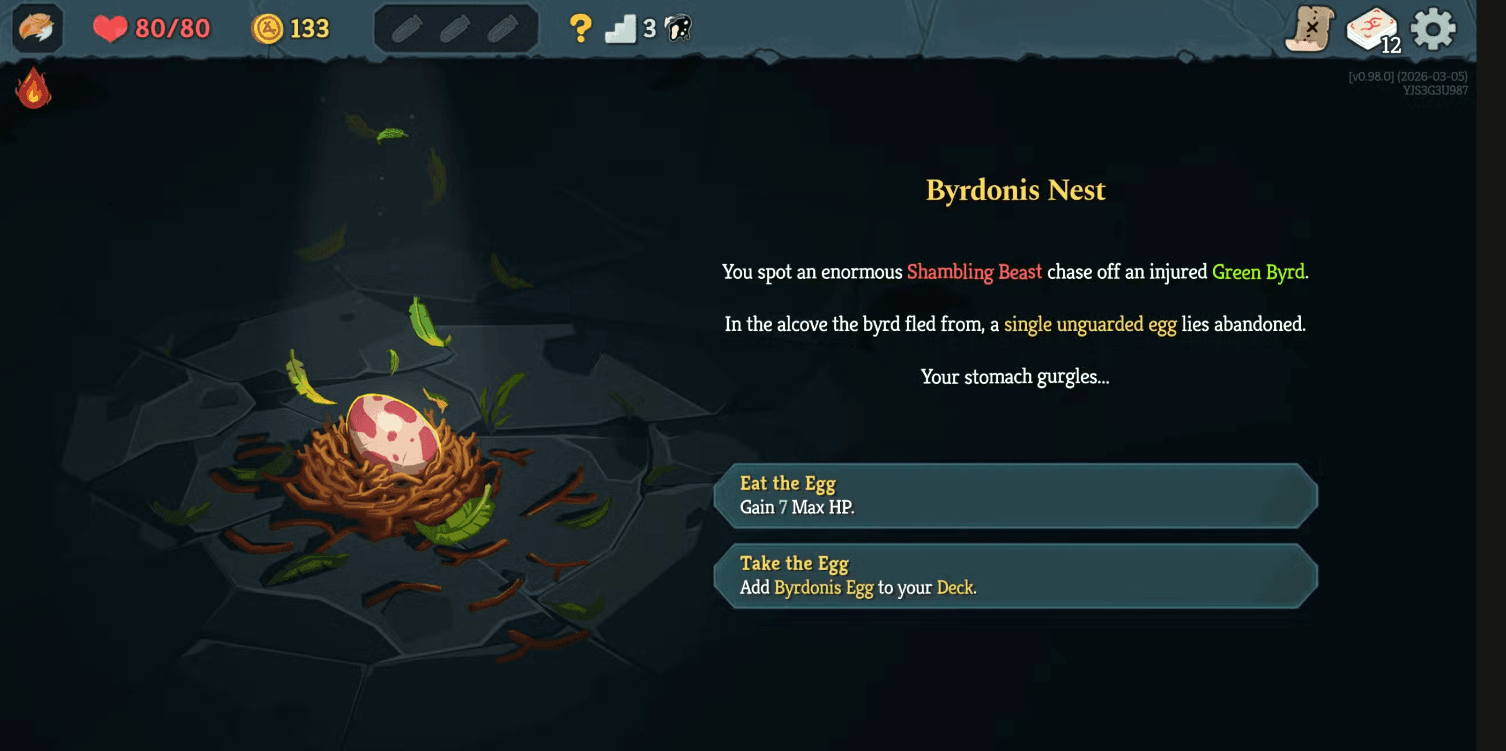The width and height of the screenshot is (1506, 751).
Task: Click the gold coin currency icon
Action: pos(268,28)
